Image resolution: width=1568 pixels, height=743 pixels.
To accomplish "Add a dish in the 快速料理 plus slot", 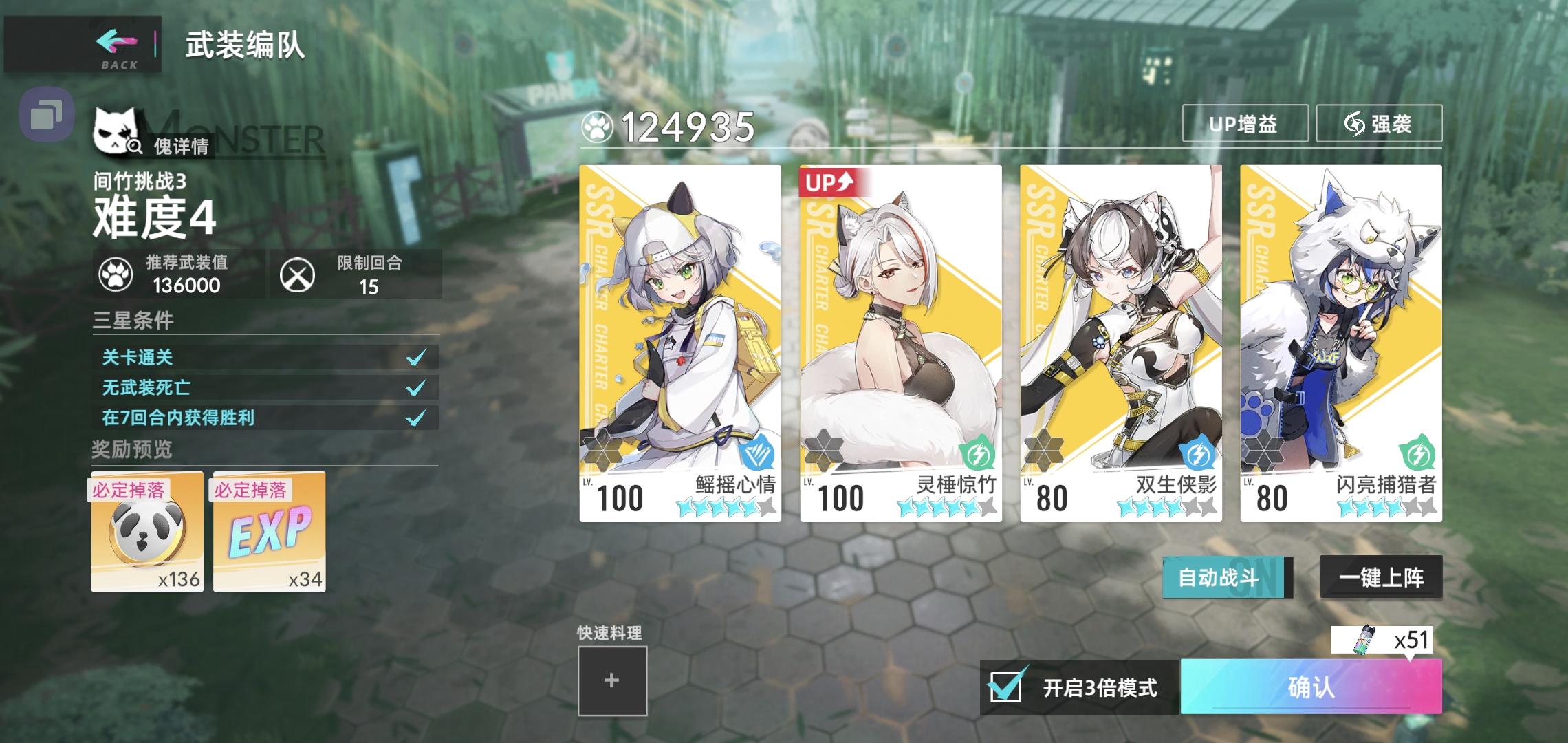I will [611, 679].
